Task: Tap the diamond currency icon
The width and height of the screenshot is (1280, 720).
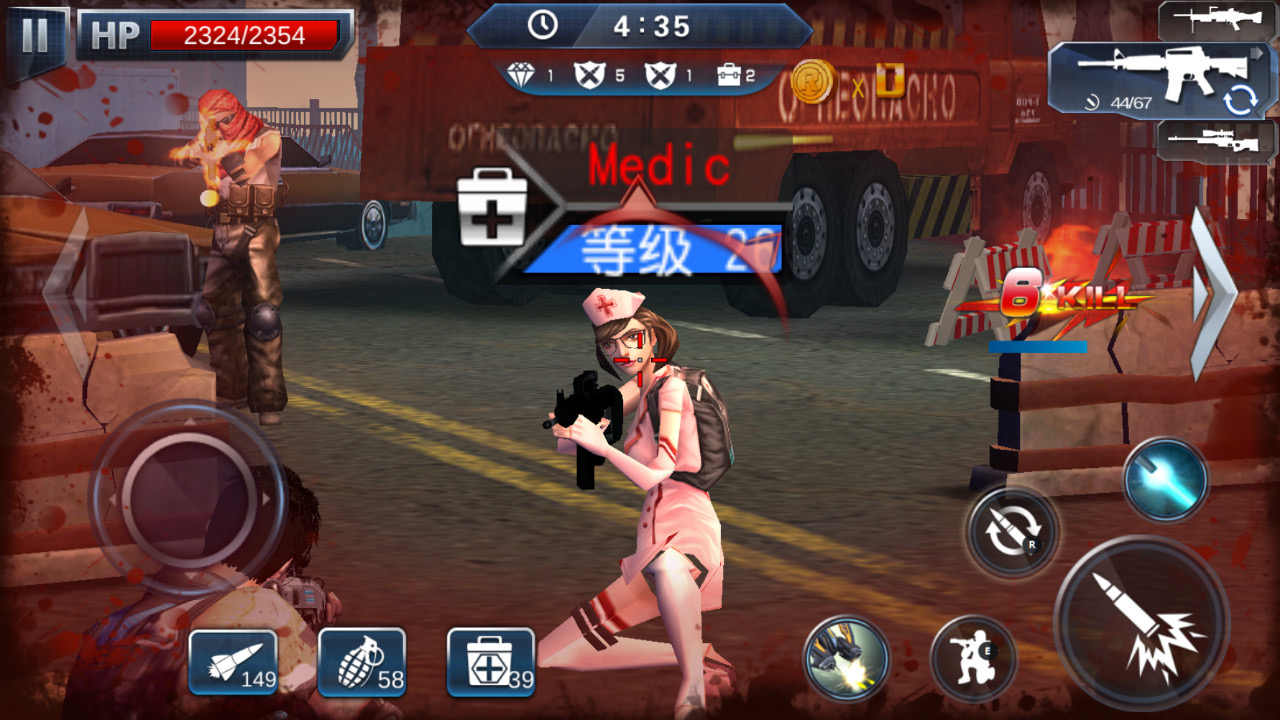Action: [519, 74]
